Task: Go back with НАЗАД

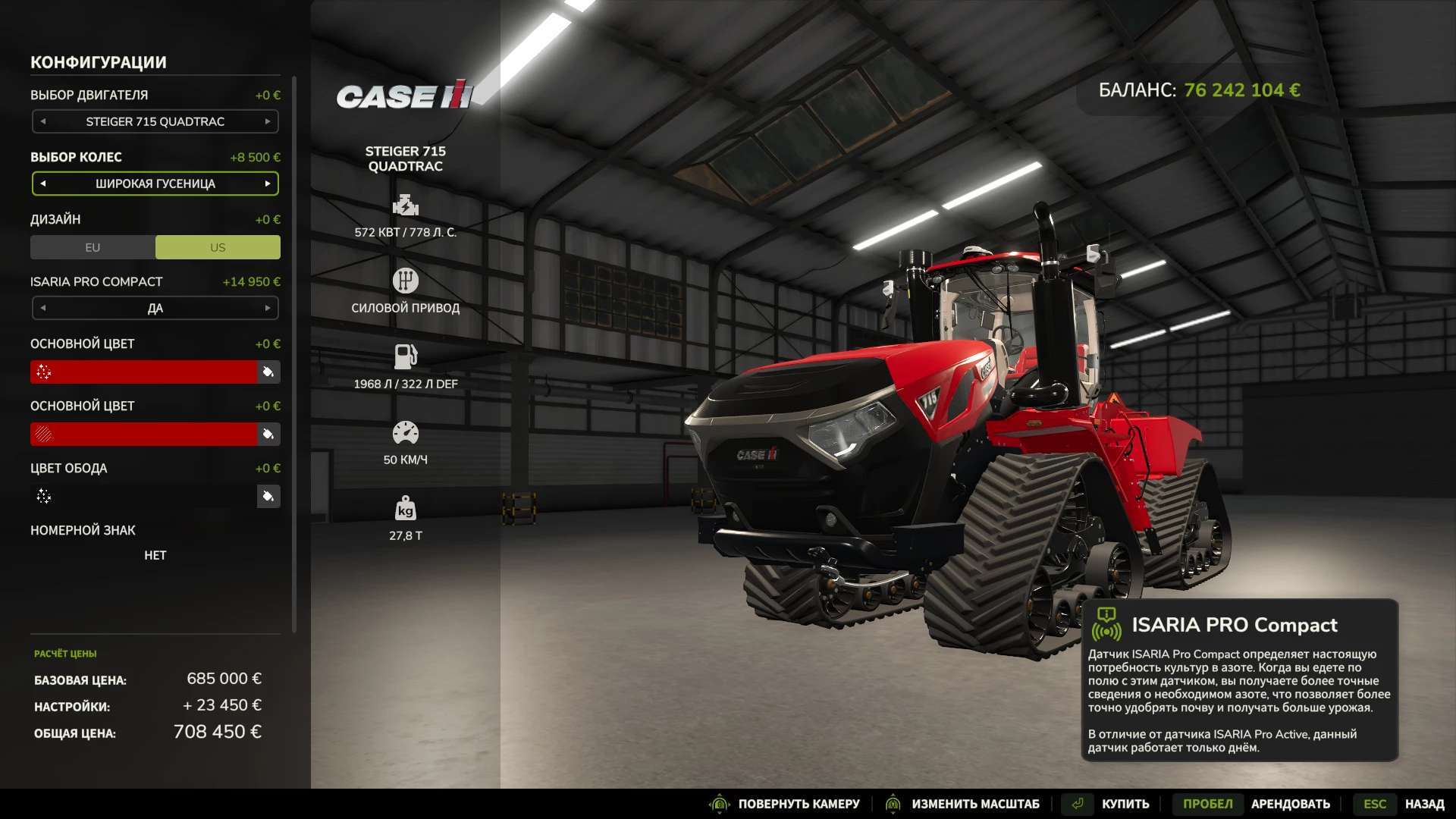Action: (1424, 804)
